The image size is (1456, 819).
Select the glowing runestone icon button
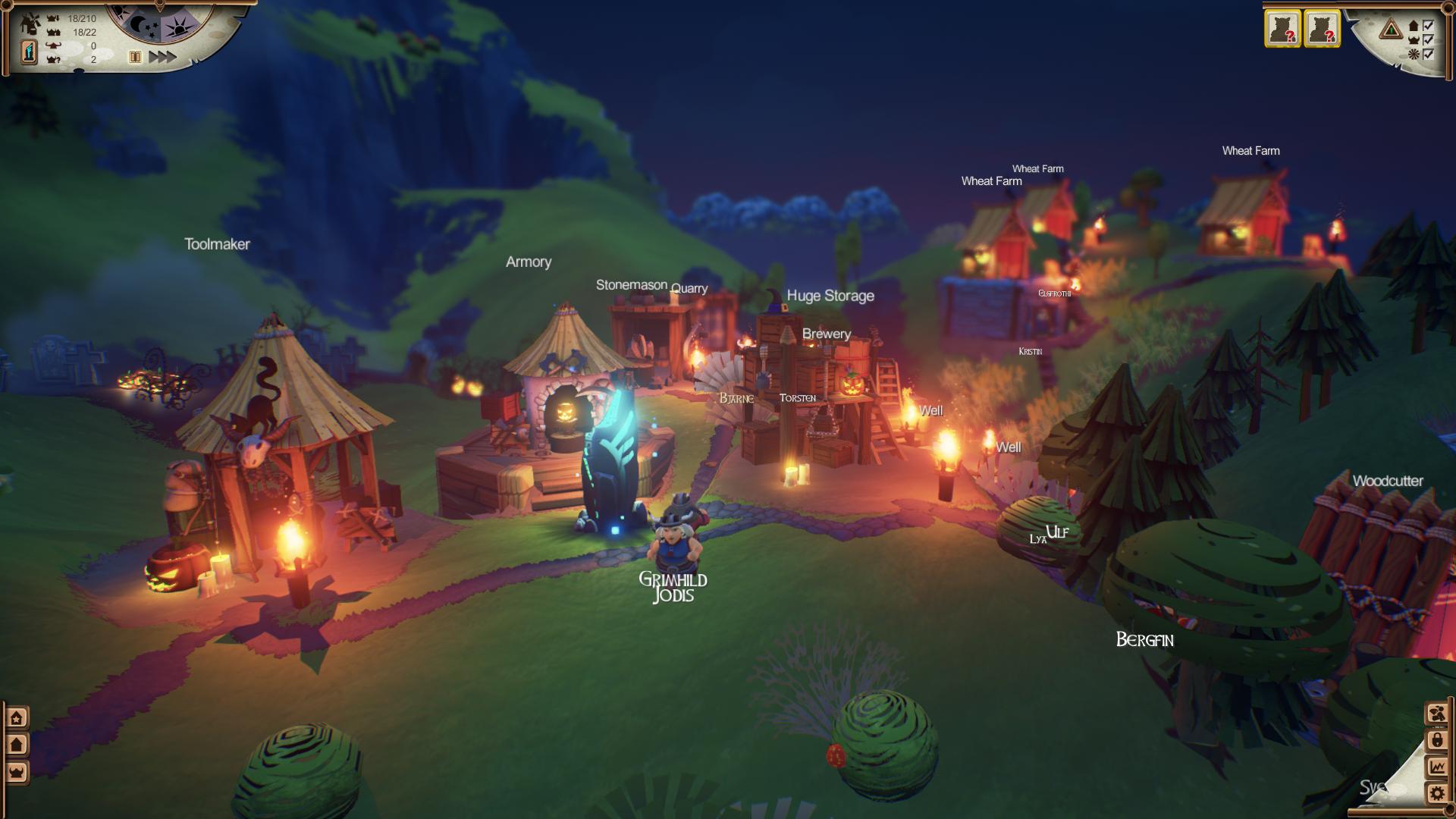point(29,52)
